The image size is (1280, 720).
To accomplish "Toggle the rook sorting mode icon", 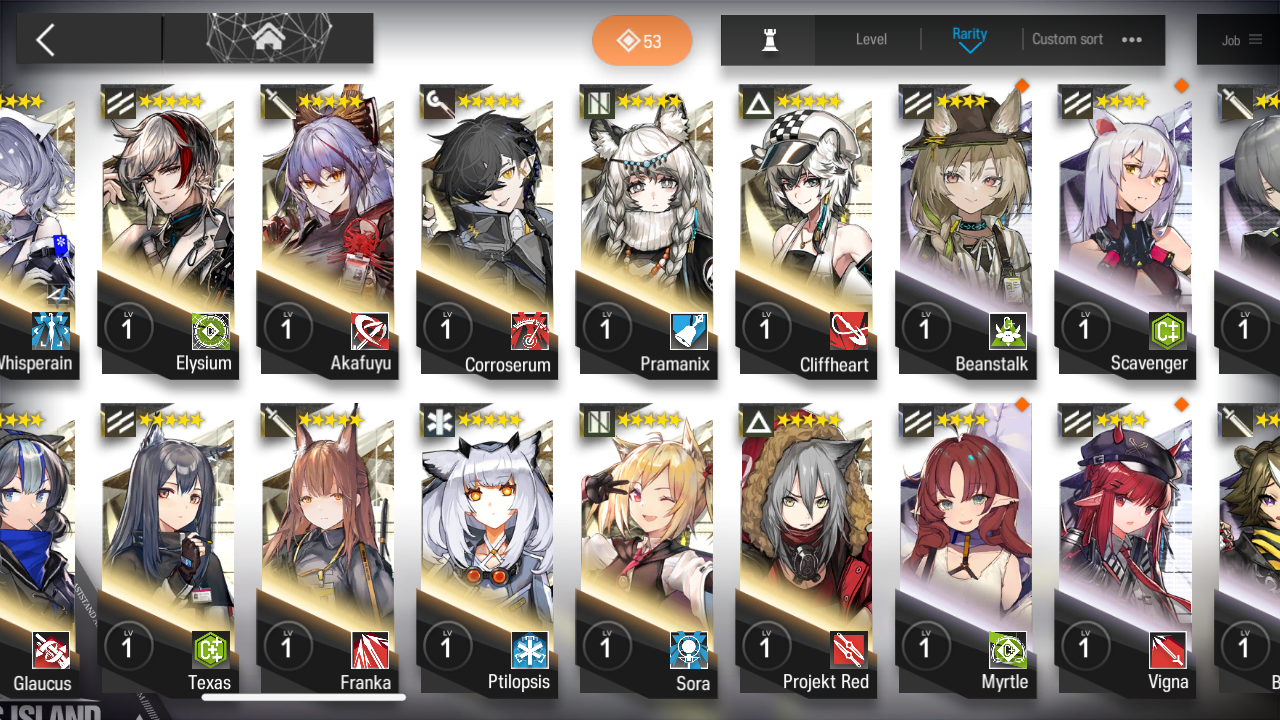I will click(x=768, y=39).
